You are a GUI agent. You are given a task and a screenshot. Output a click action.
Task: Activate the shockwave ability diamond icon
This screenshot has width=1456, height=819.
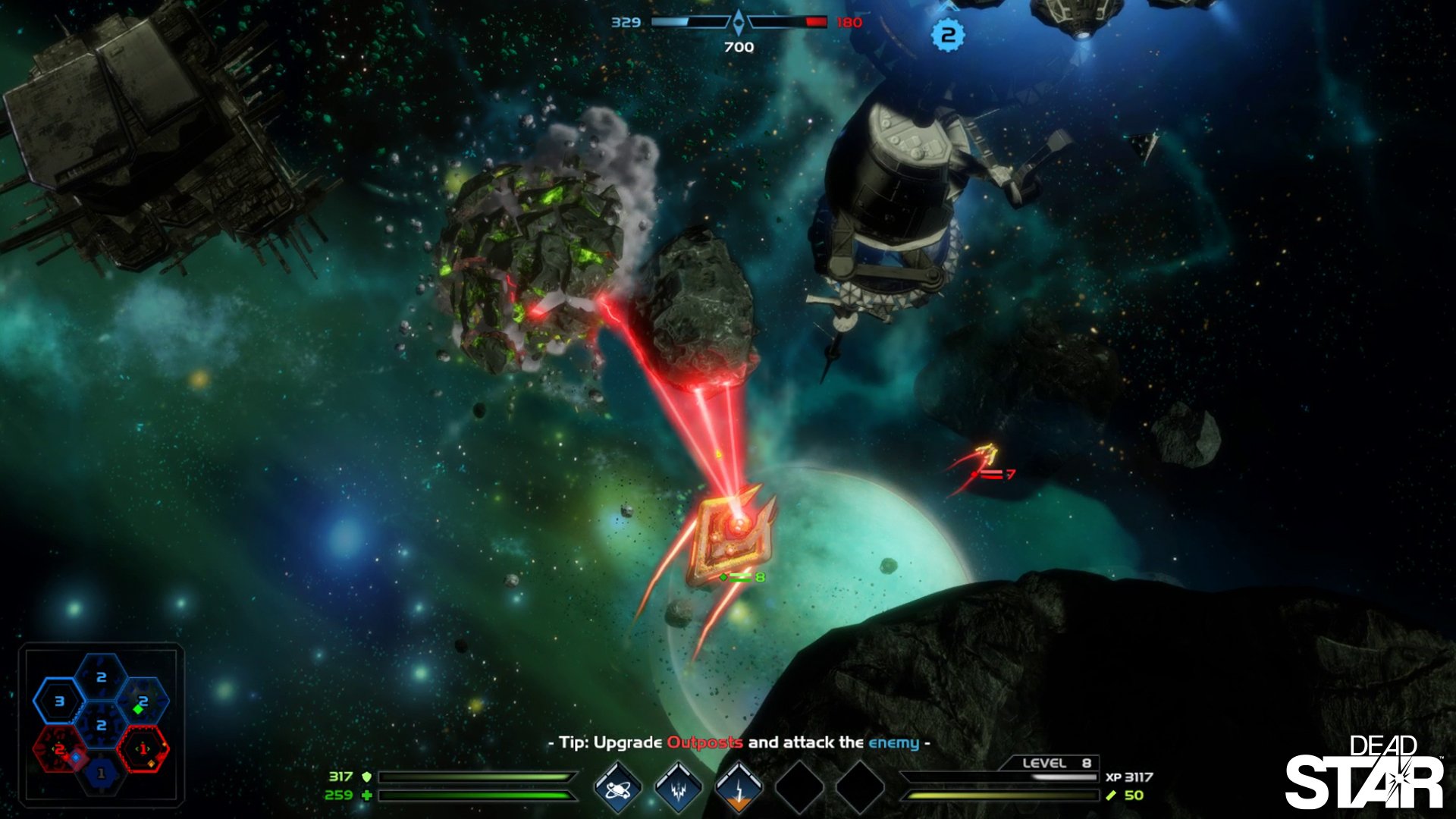pos(679,789)
